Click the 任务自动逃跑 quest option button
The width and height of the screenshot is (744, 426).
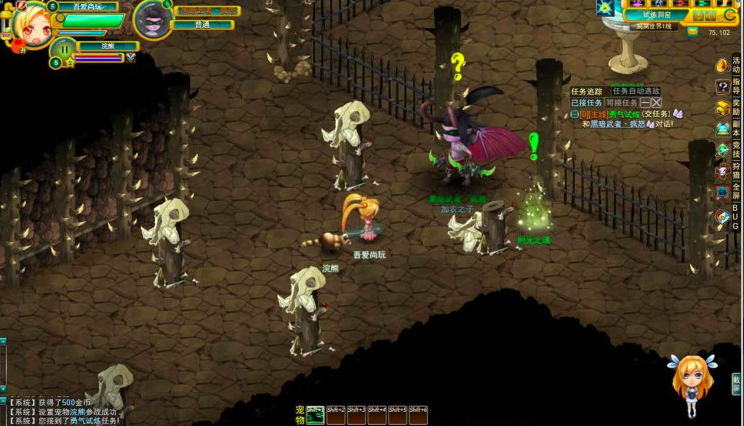tap(636, 91)
